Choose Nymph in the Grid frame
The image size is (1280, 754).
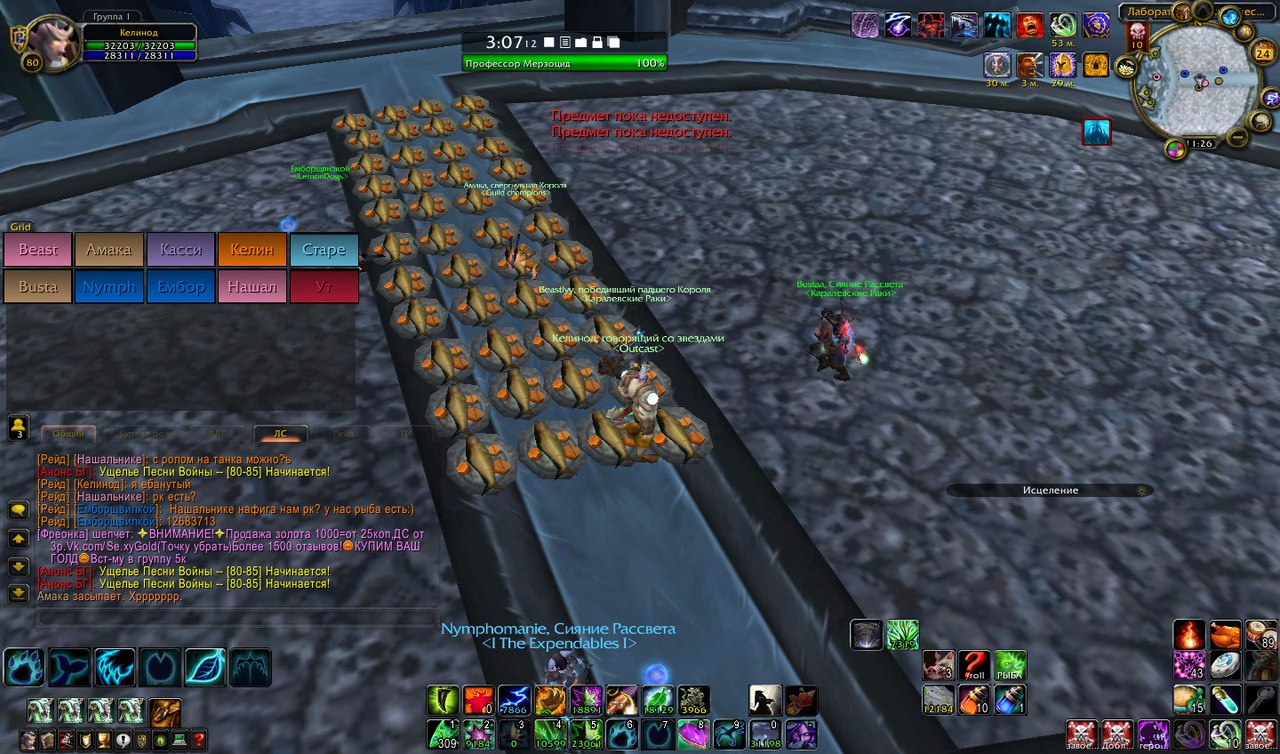[x=109, y=287]
